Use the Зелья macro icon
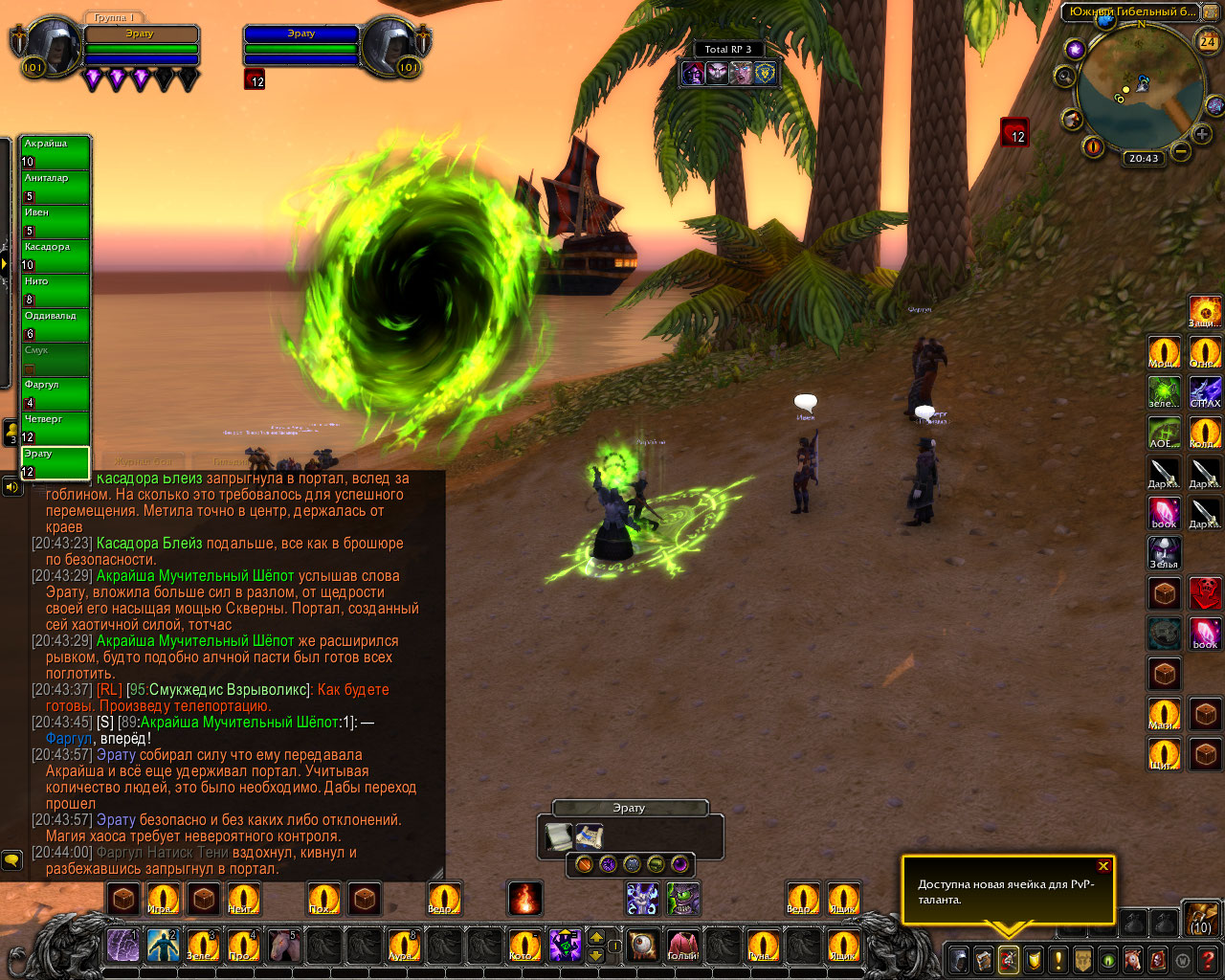Image resolution: width=1225 pixels, height=980 pixels. 1164,553
